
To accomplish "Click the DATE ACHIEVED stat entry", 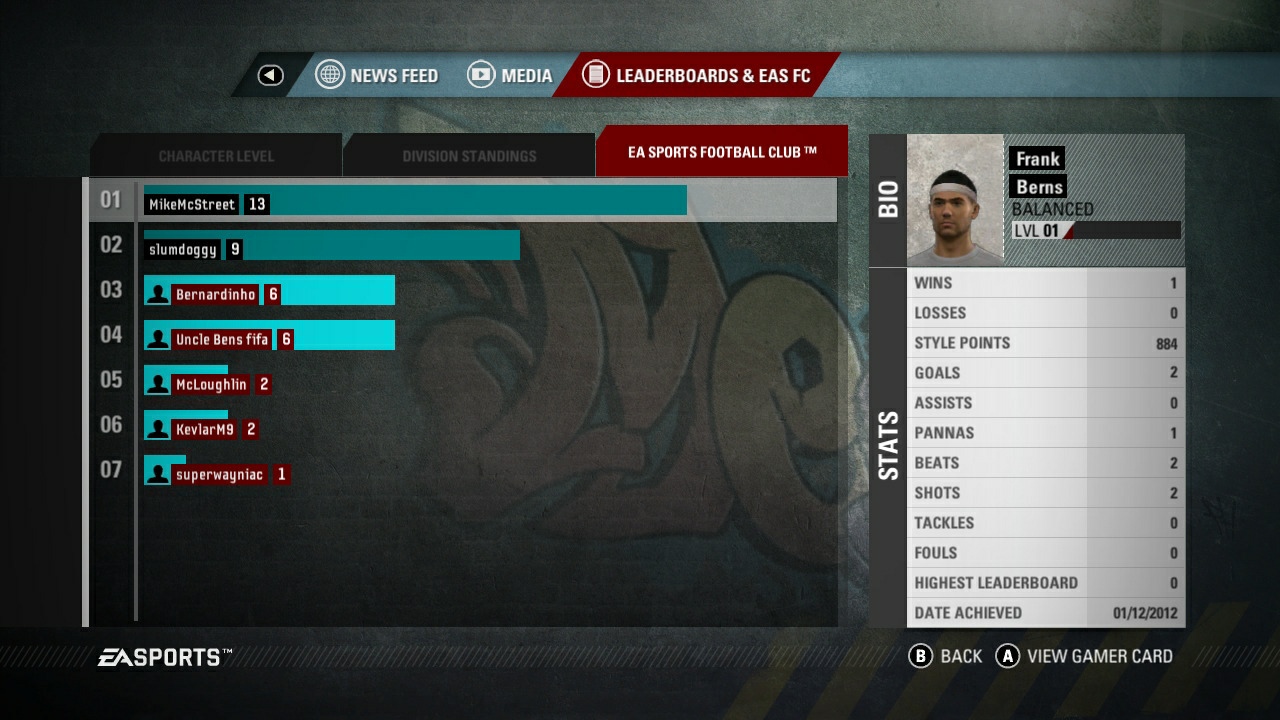I will (1045, 612).
